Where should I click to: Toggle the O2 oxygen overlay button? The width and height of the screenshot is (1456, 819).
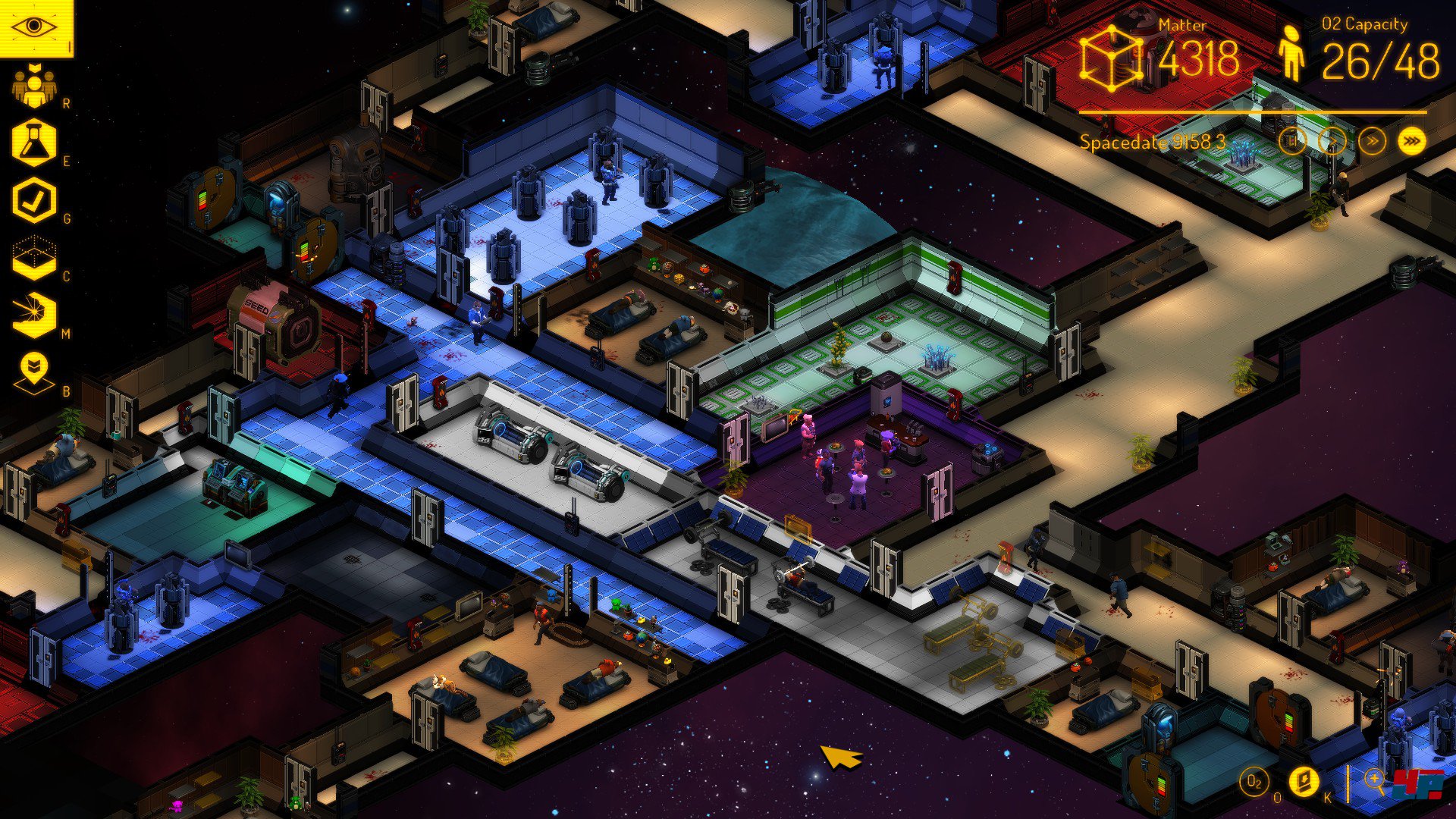[x=1254, y=782]
